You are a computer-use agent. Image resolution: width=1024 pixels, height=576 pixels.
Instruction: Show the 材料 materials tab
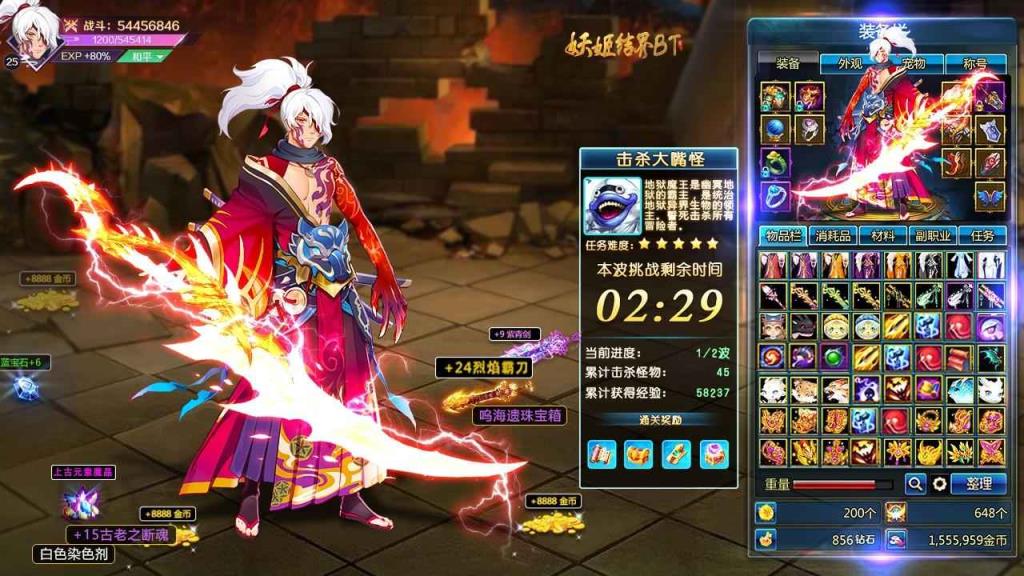pyautogui.click(x=882, y=236)
